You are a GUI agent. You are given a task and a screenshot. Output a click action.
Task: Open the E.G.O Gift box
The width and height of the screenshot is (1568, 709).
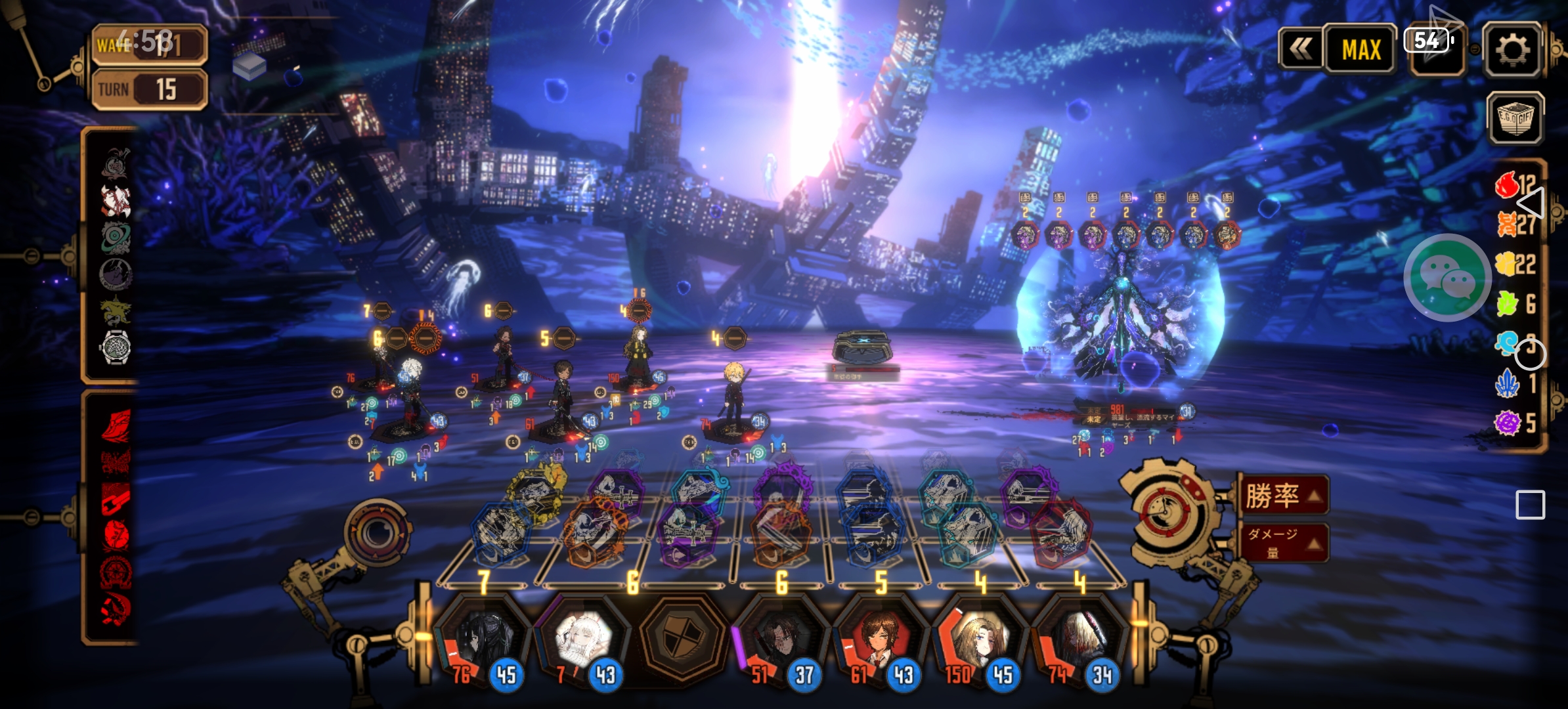point(1515,119)
